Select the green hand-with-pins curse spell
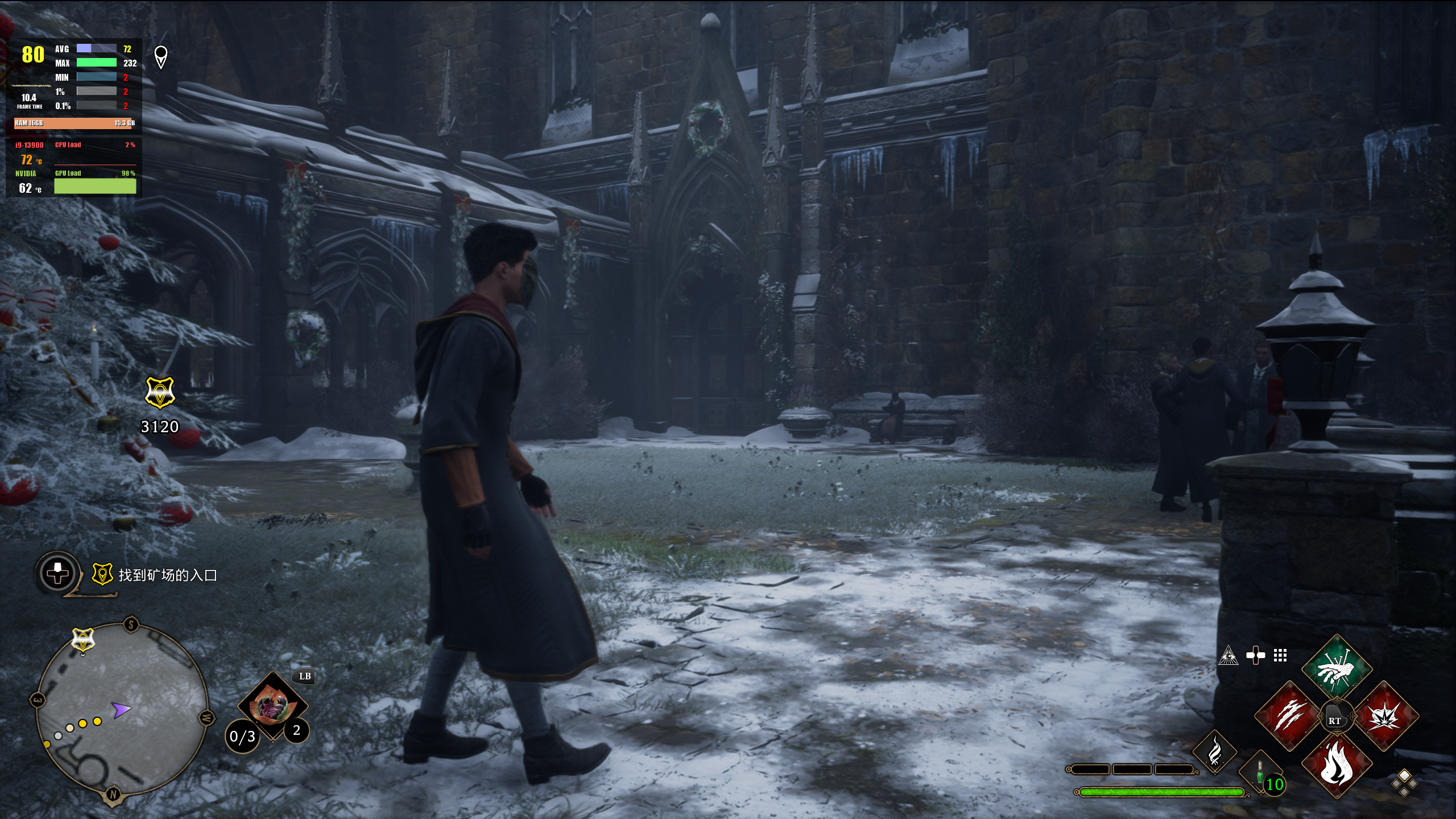 coord(1336,669)
